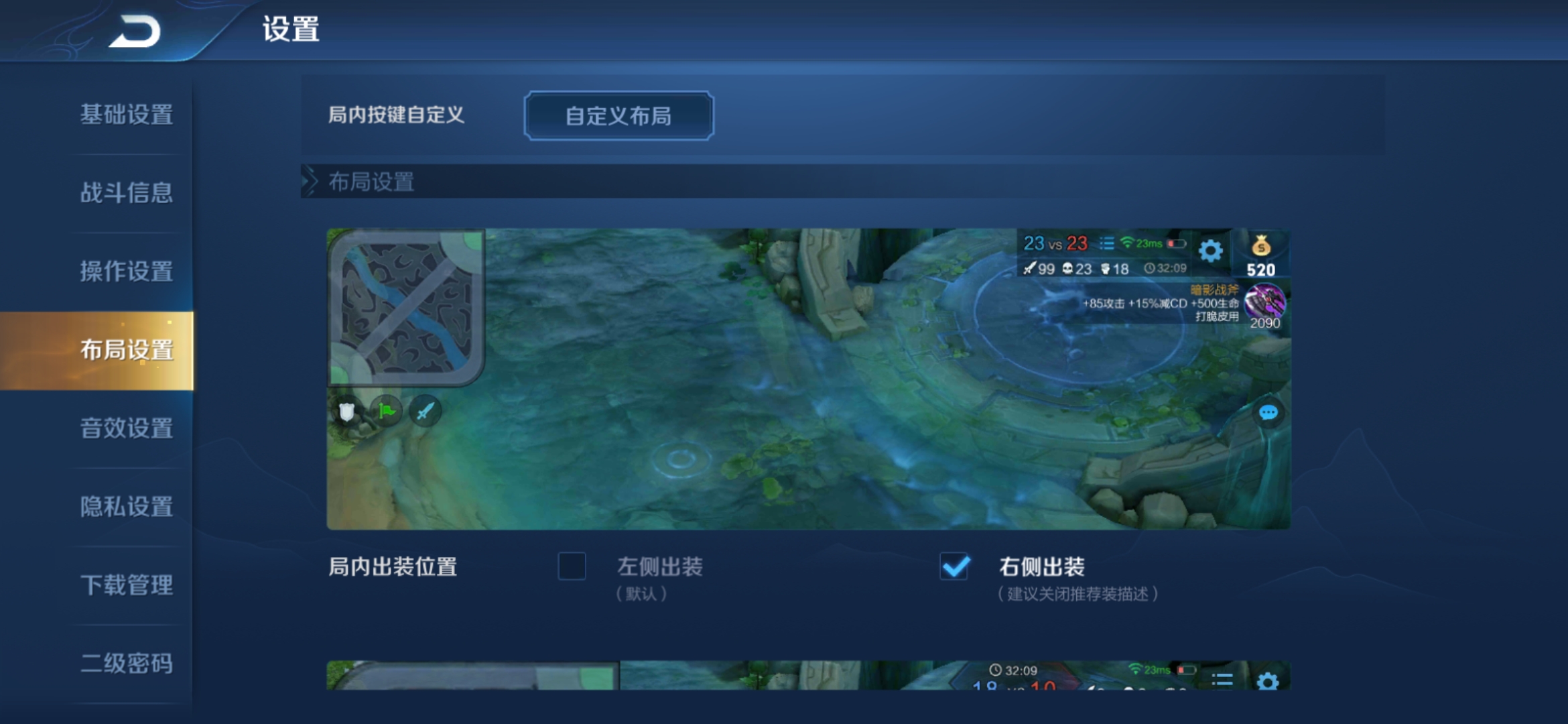
Task: Click the clock icon showing 32:09
Action: pyautogui.click(x=1150, y=269)
